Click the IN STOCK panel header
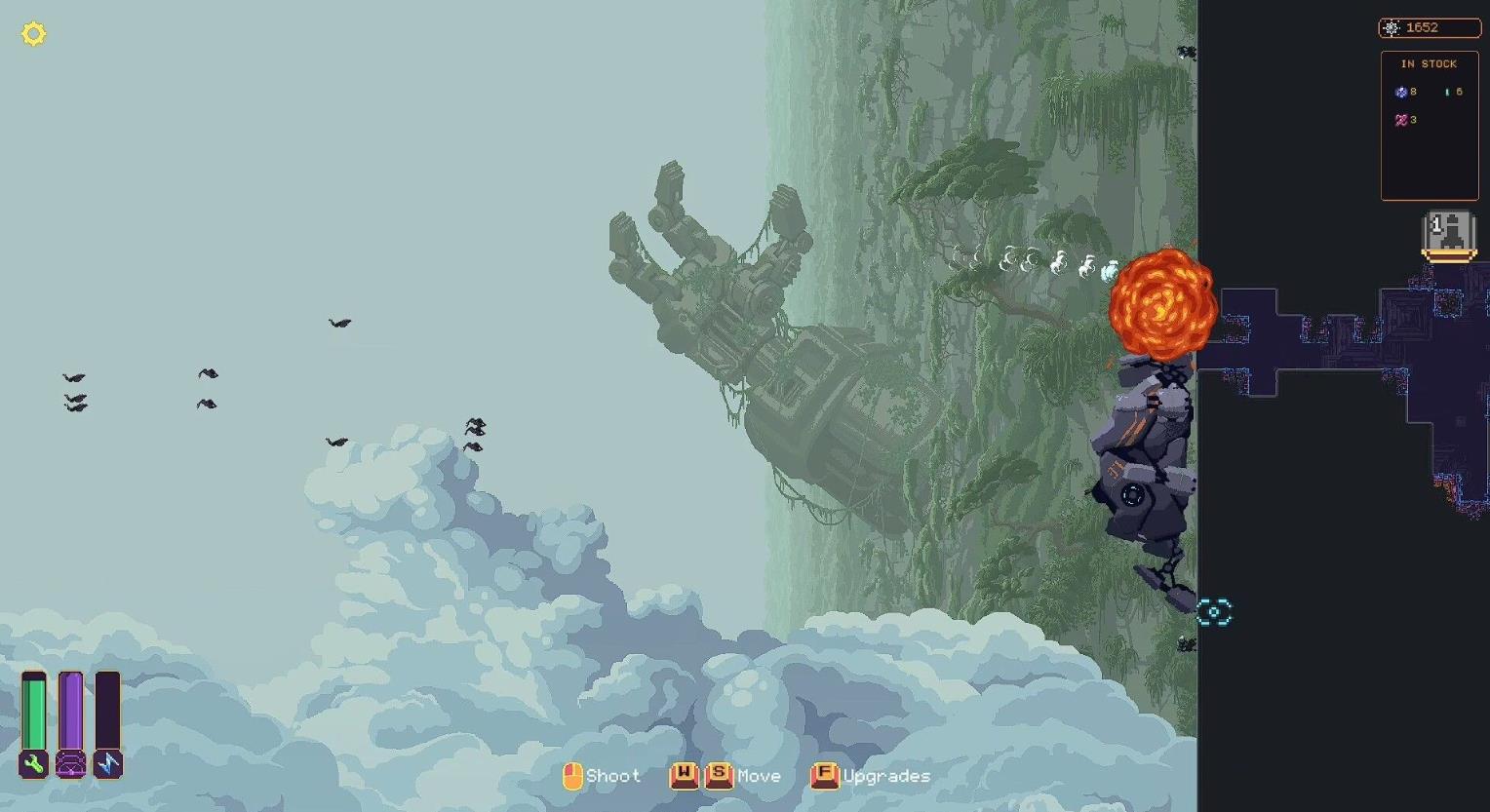 point(1428,63)
